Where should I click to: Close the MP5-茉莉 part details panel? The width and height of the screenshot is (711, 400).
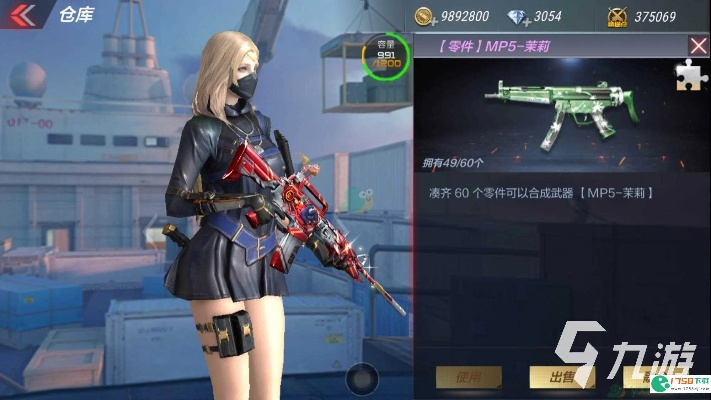tap(699, 45)
